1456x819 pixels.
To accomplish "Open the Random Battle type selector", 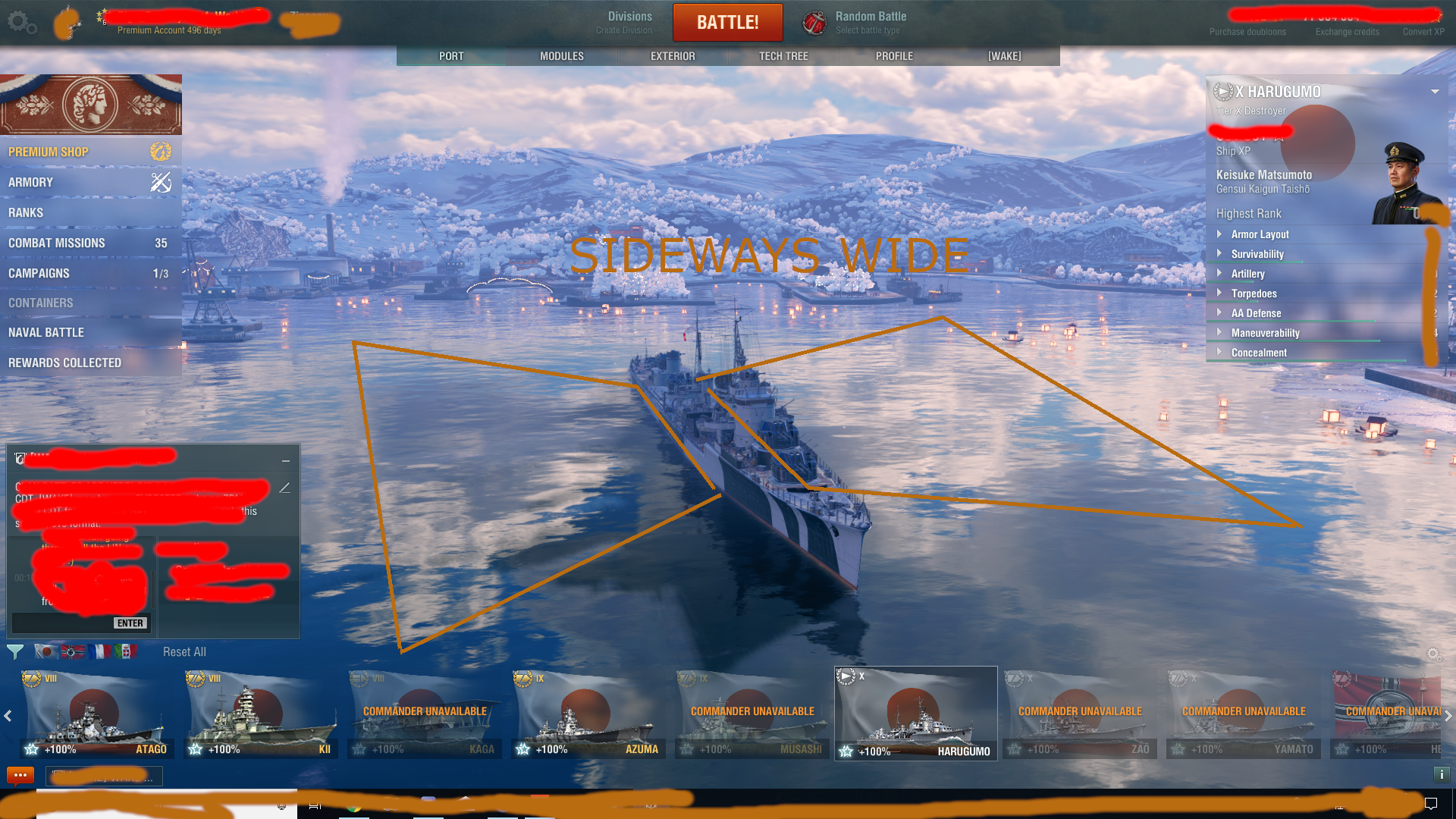I will [x=857, y=23].
